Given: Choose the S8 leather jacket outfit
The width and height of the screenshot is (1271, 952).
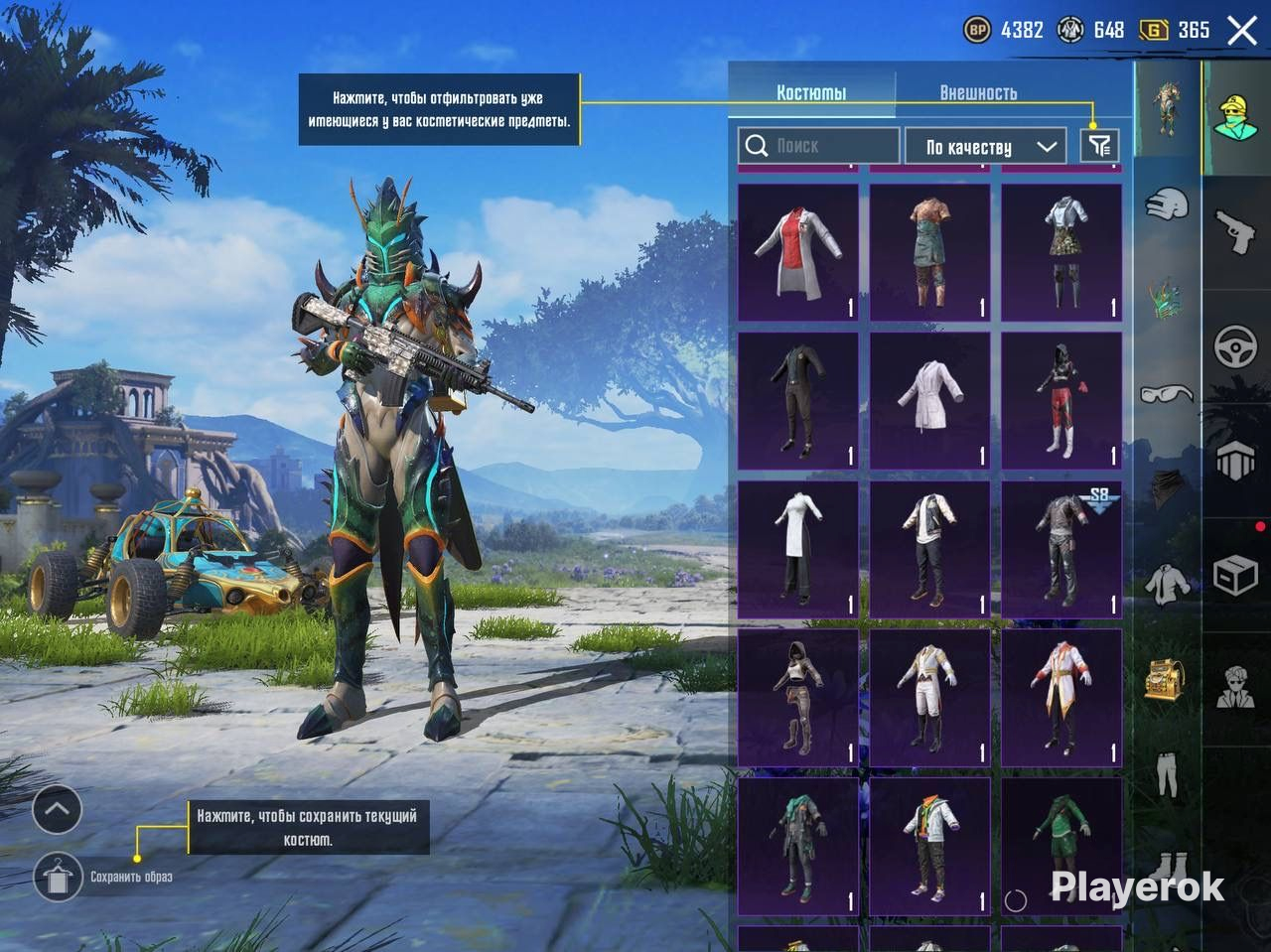Looking at the screenshot, I should click(x=1061, y=549).
